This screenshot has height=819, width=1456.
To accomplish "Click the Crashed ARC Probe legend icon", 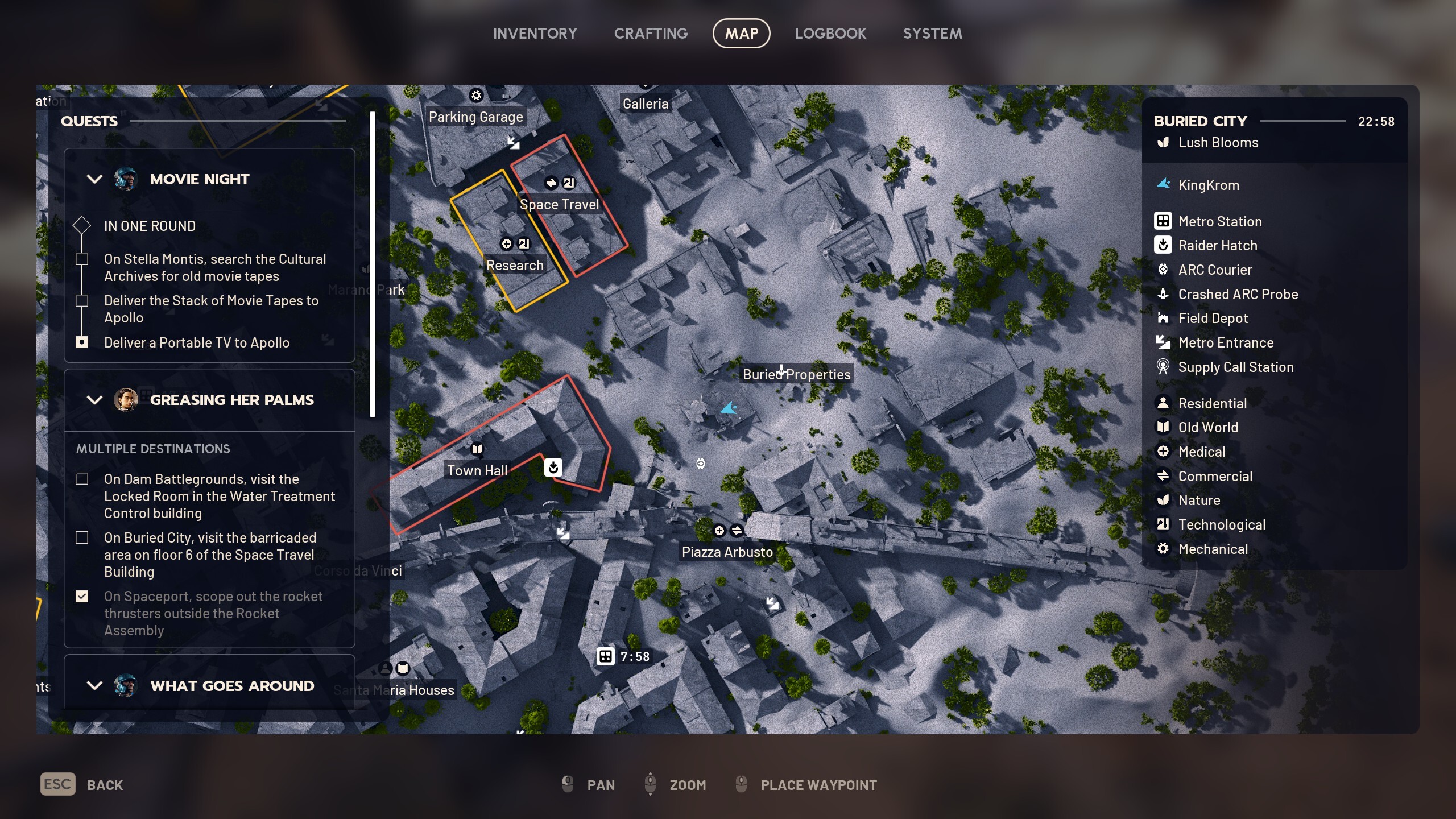I will click(1164, 295).
